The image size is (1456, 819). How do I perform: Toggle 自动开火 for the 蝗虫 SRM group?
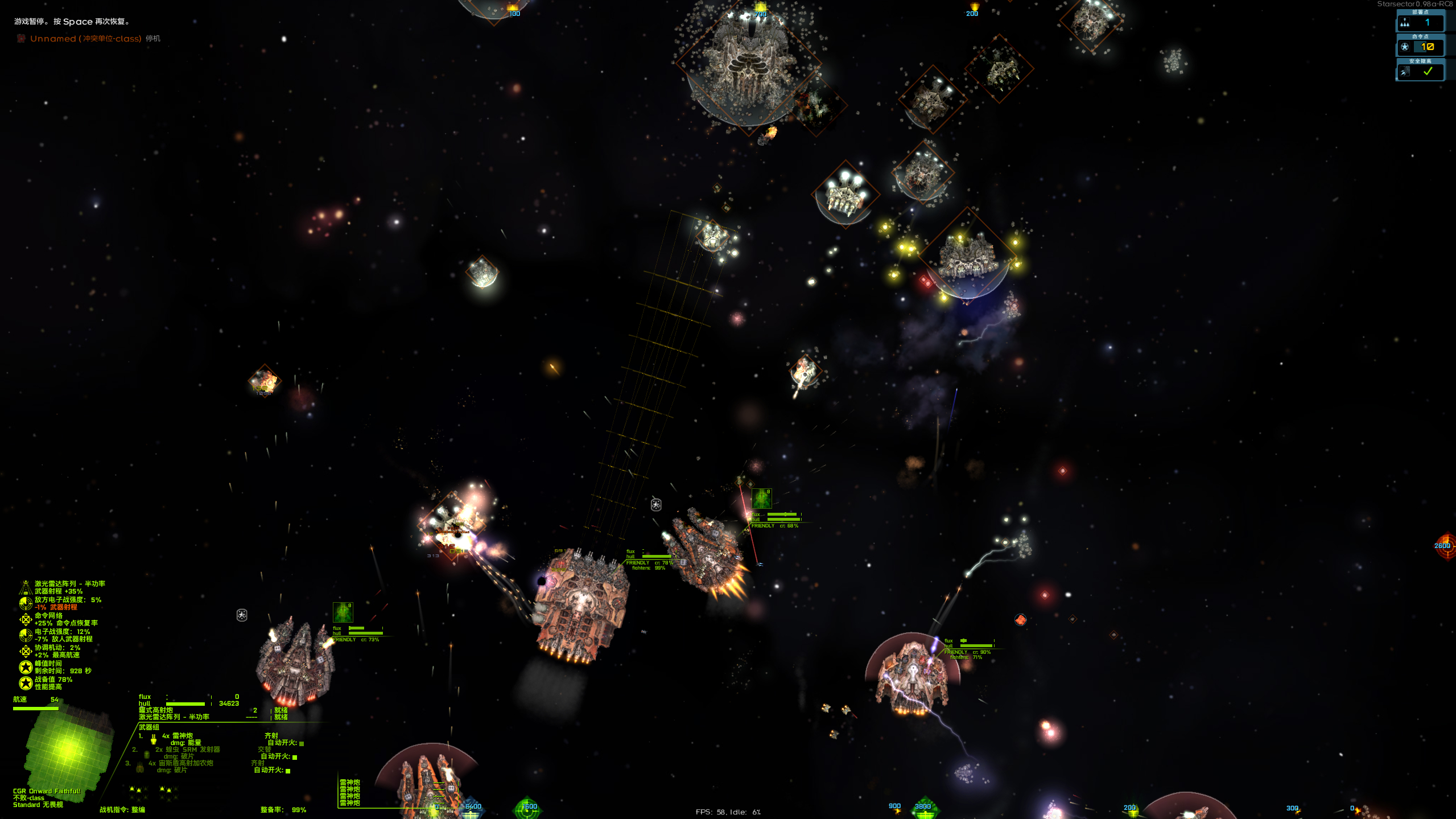(295, 757)
